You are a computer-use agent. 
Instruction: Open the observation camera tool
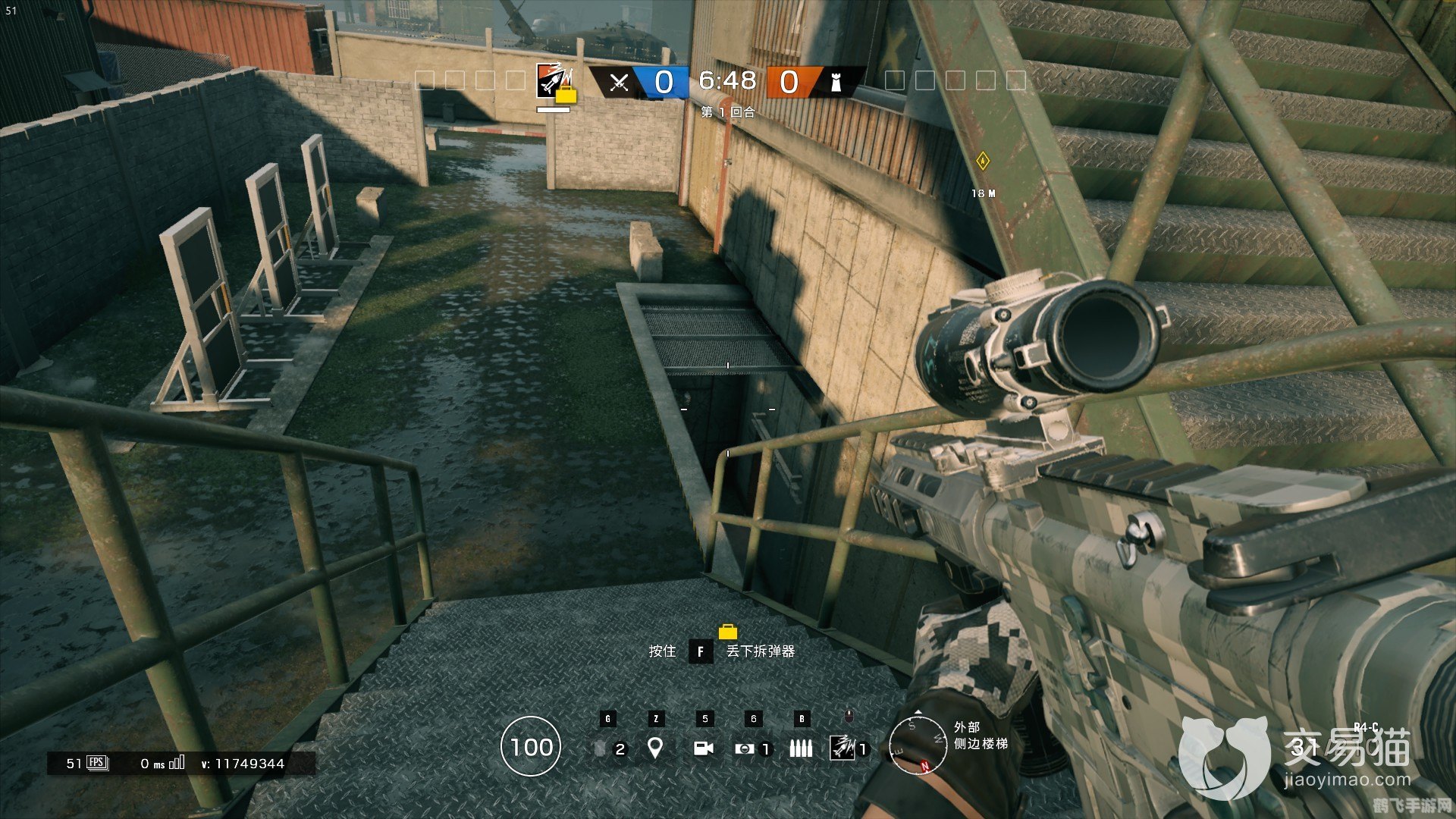click(704, 748)
